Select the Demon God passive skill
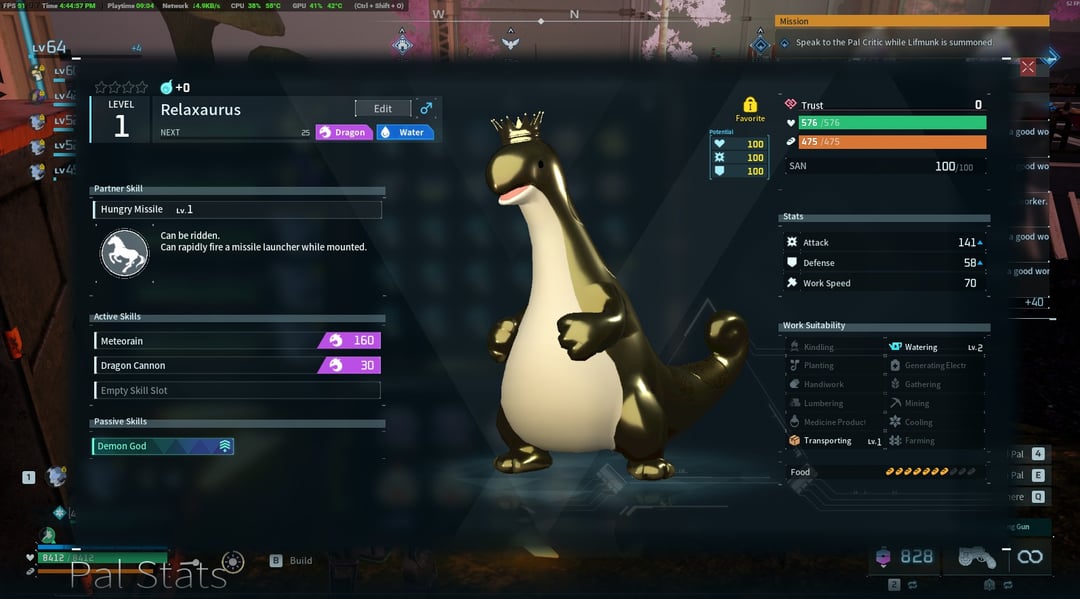Image resolution: width=1080 pixels, height=599 pixels. coord(164,446)
